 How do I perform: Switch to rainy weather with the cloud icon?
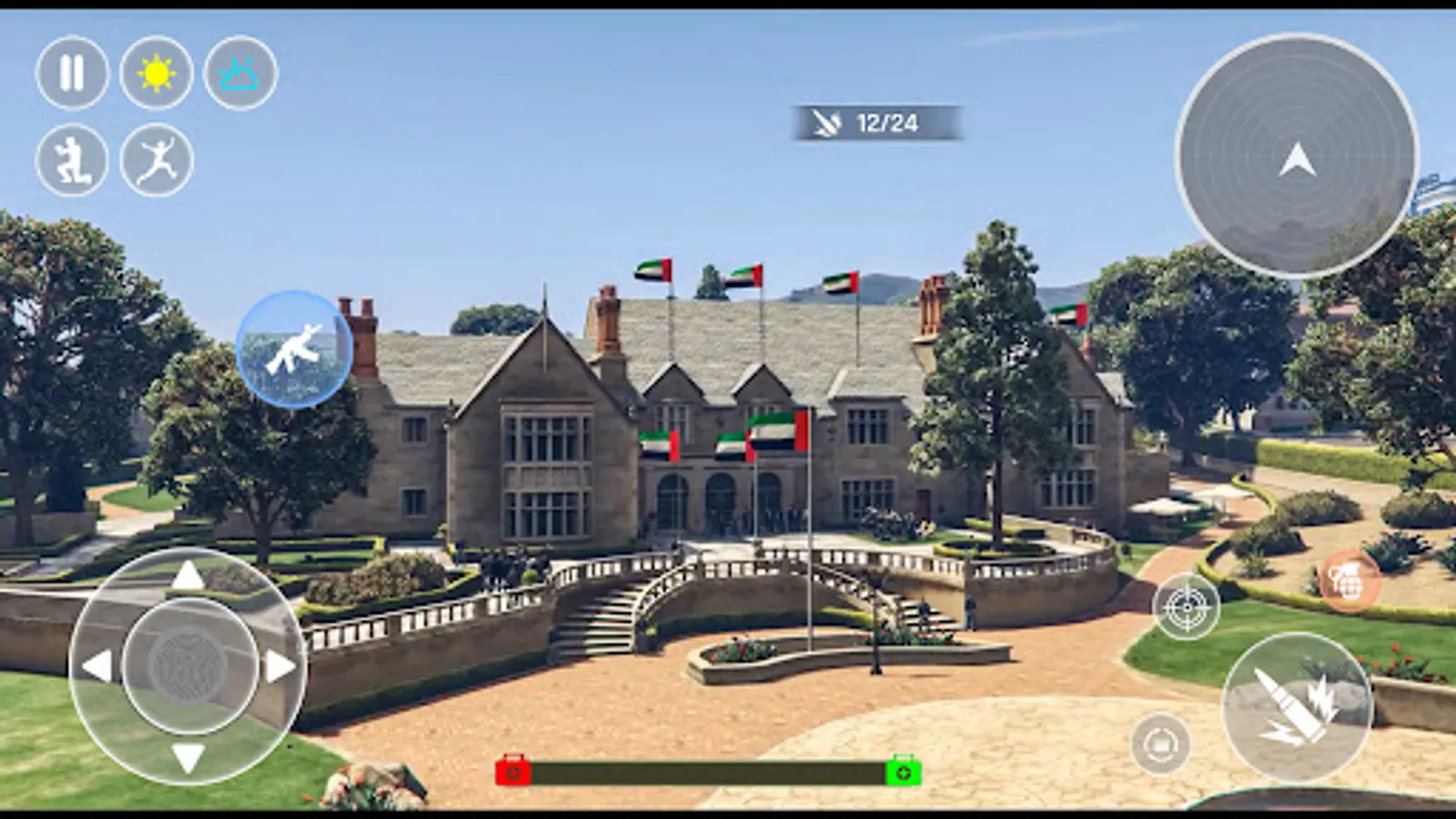click(238, 75)
